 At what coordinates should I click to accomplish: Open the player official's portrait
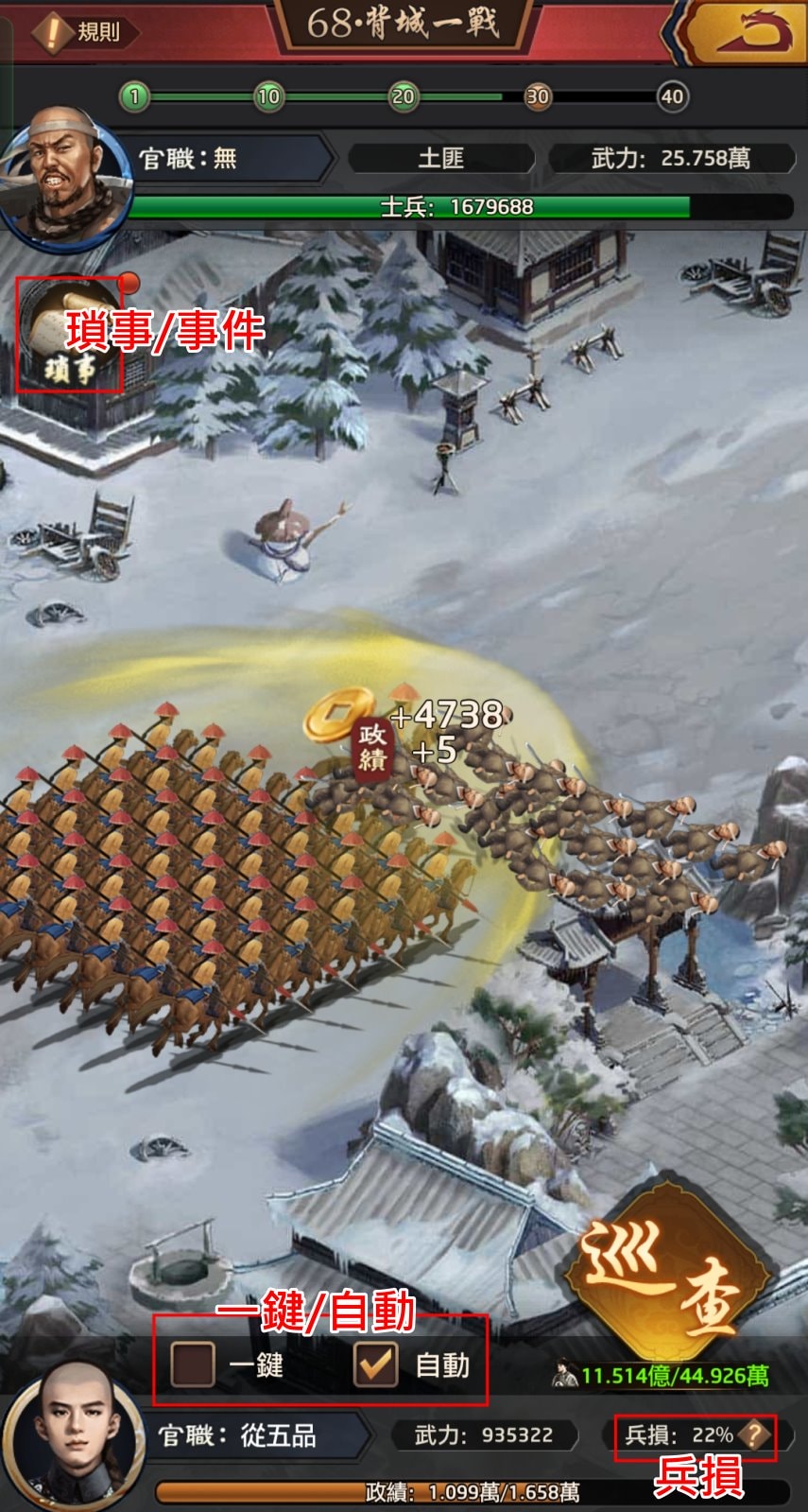pyautogui.click(x=73, y=1437)
